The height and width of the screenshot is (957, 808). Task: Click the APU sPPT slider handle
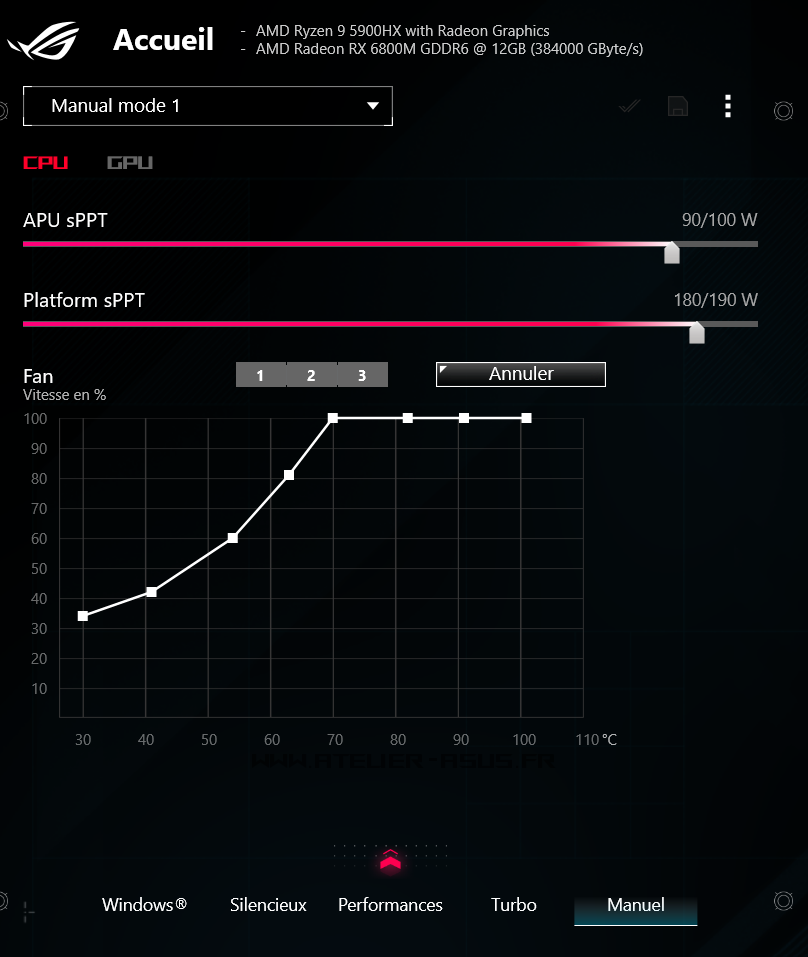click(672, 252)
